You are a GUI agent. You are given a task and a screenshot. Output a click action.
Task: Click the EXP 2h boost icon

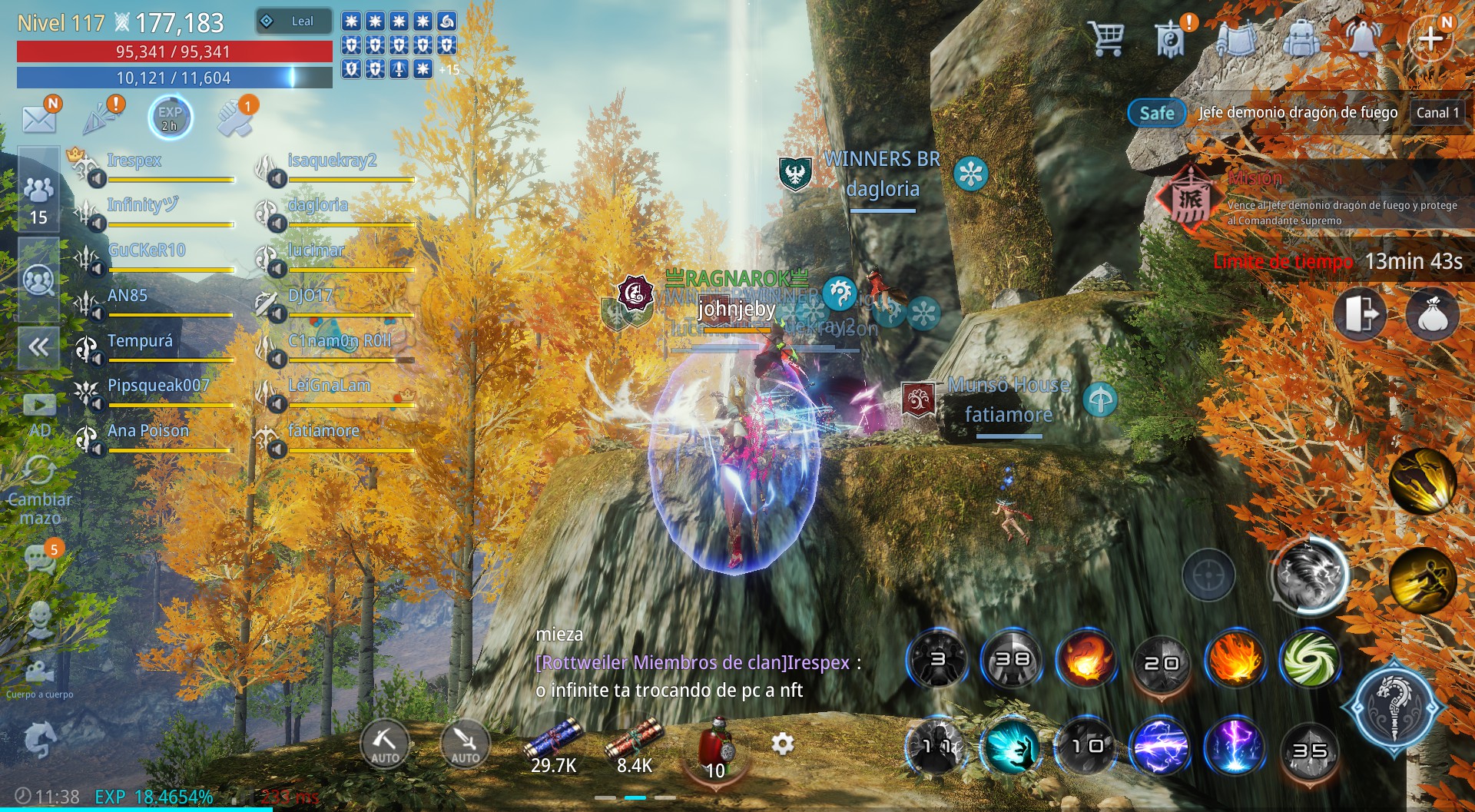coord(170,118)
